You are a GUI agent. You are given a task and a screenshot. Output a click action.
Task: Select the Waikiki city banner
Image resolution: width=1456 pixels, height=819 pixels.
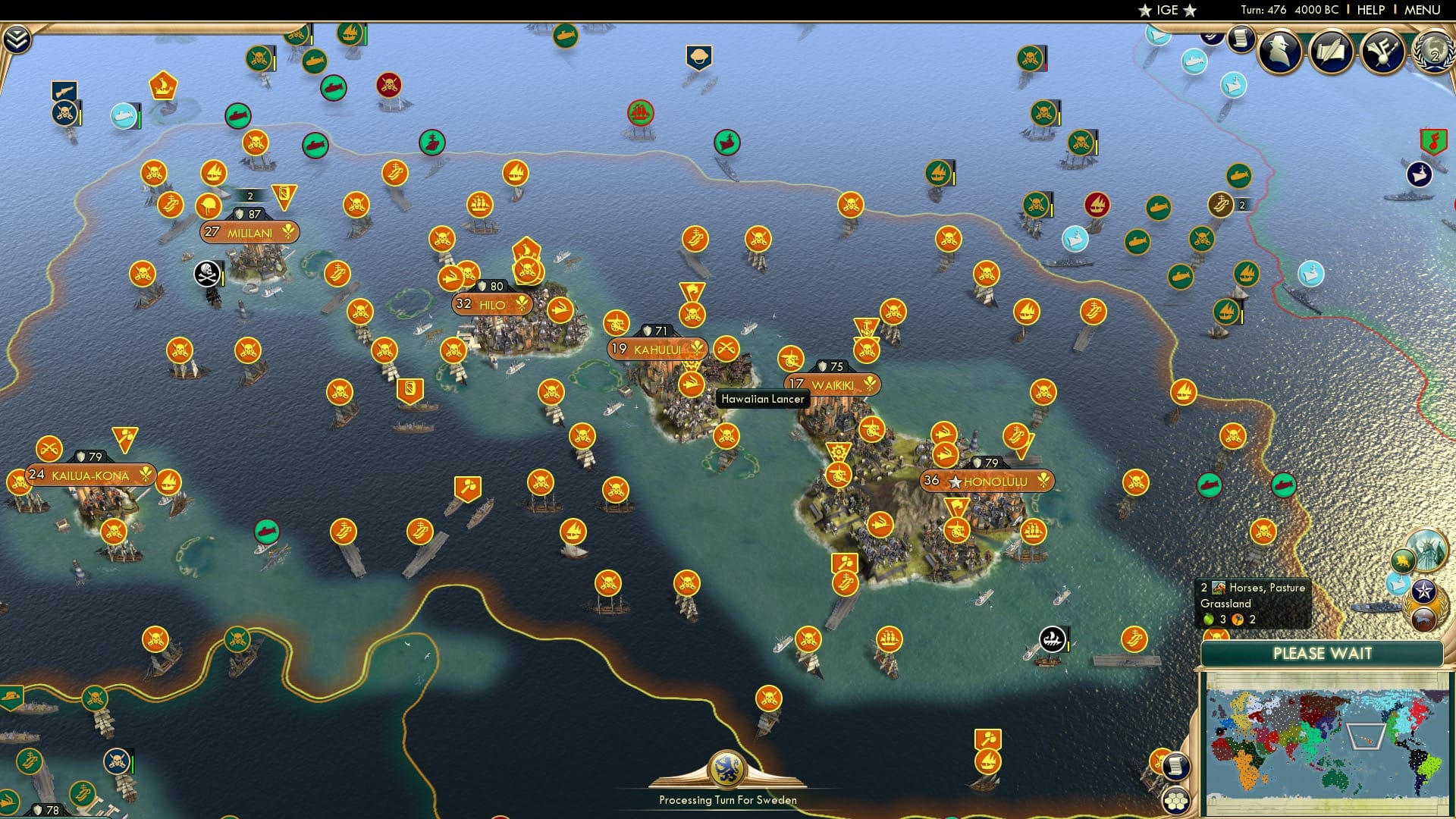pos(833,384)
